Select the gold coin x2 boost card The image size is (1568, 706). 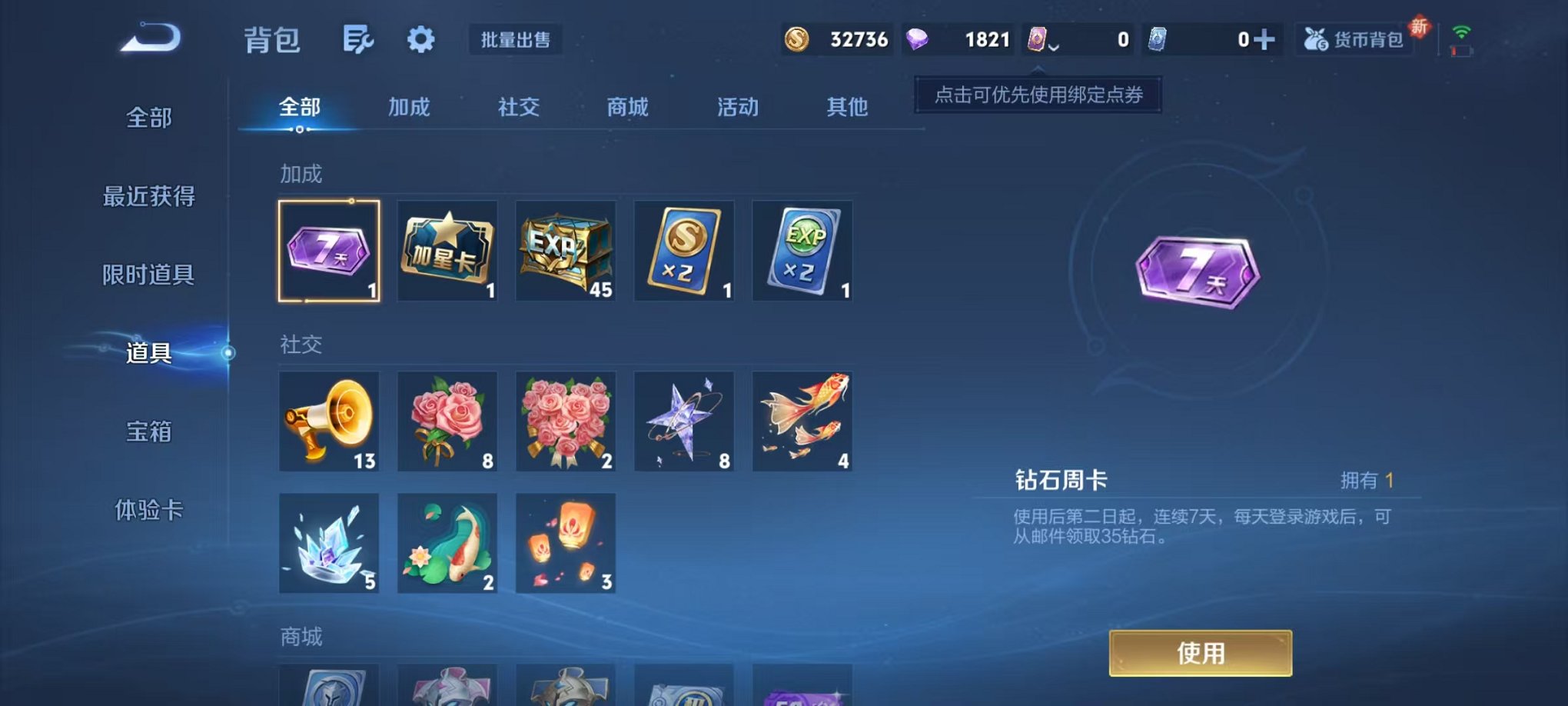pyautogui.click(x=683, y=251)
